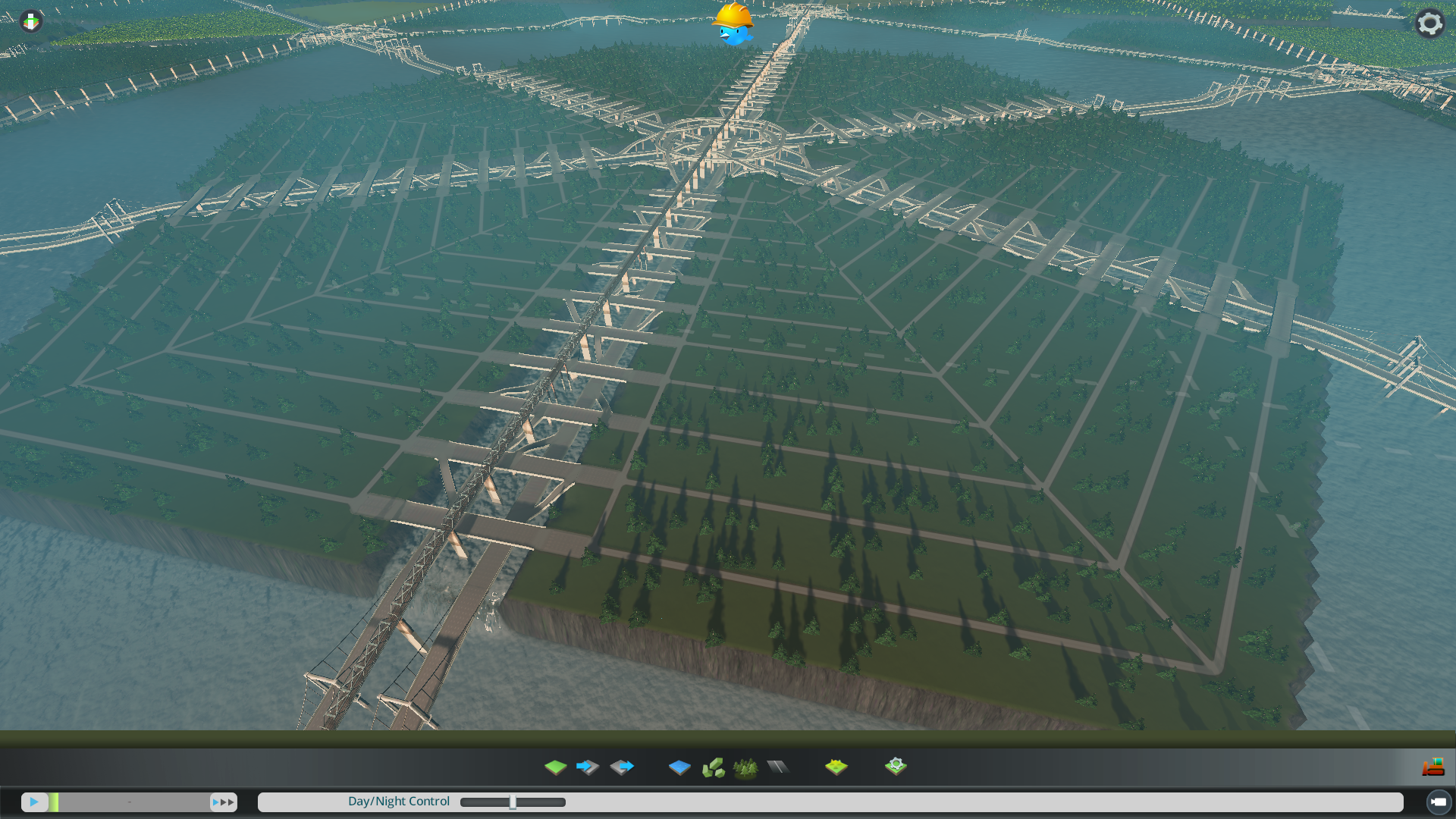Image resolution: width=1456 pixels, height=819 pixels.
Task: Select the terrain sculpting tool
Action: point(556,767)
